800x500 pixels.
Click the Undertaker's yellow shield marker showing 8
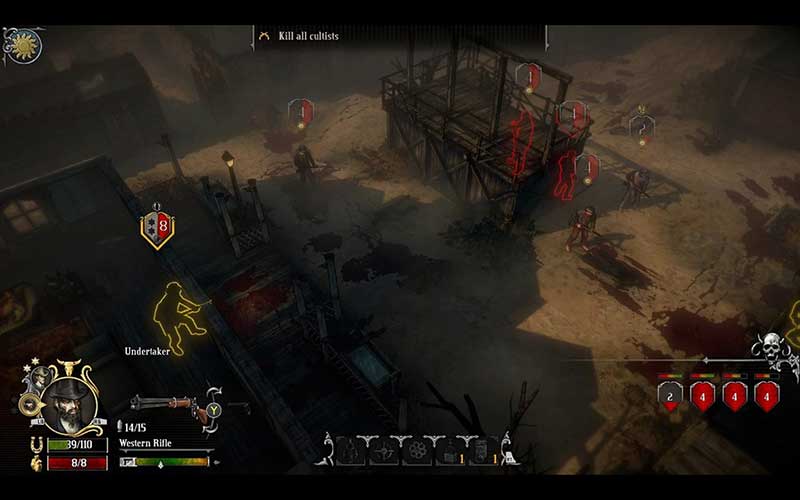pos(157,227)
